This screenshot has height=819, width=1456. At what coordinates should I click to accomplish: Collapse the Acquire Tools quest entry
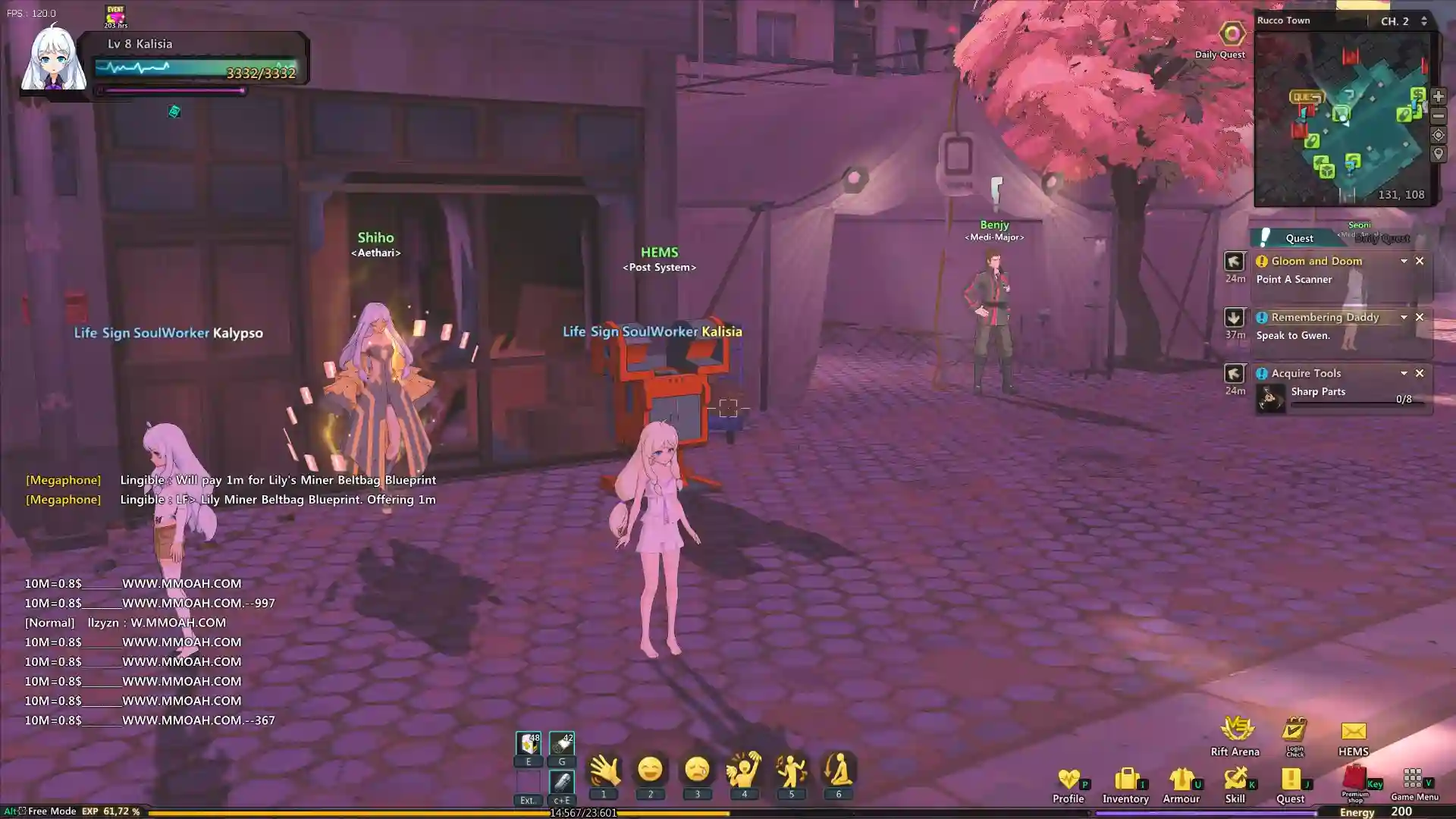point(1404,372)
